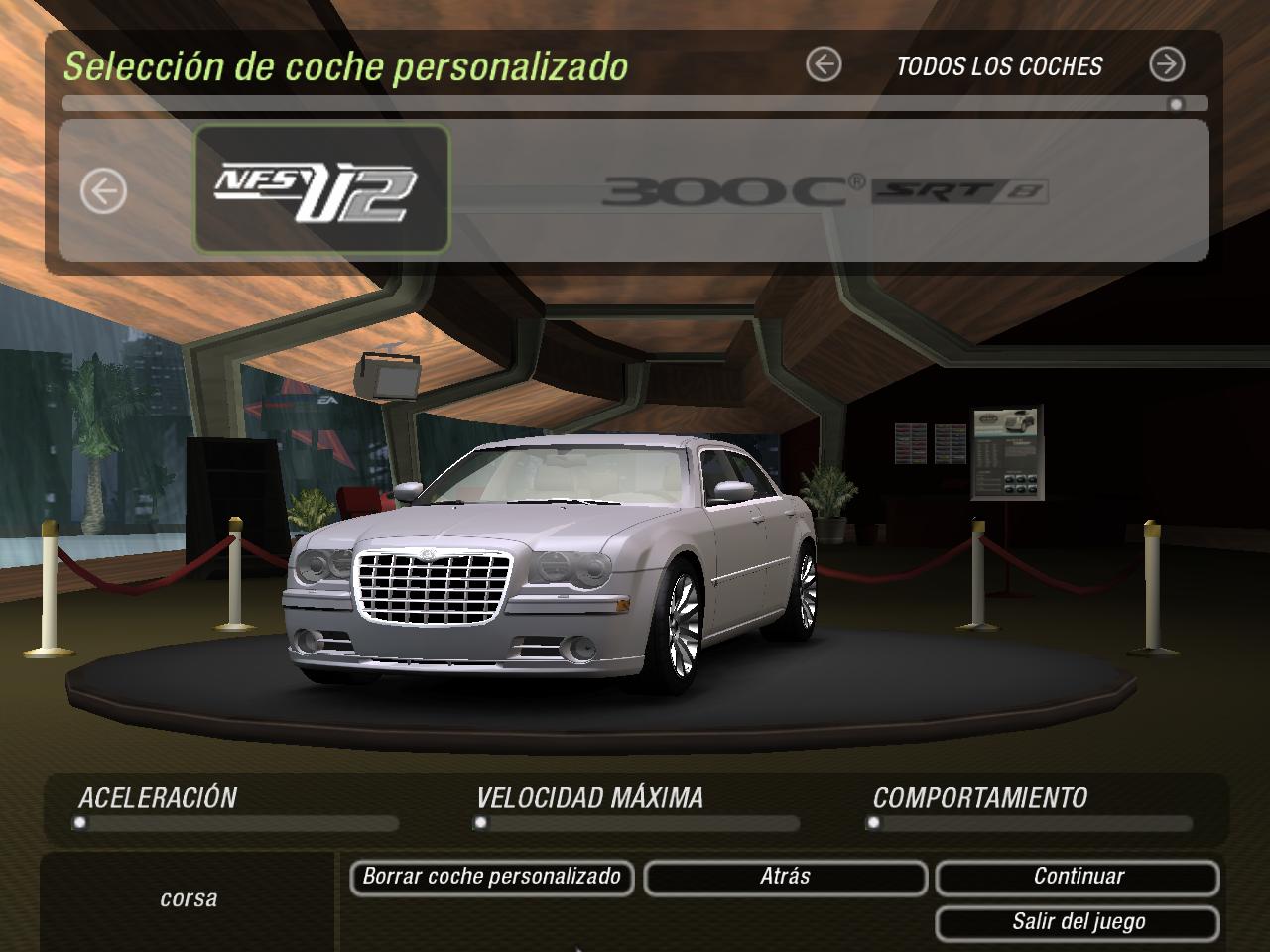Select the NFS V2 car thumbnail
Viewport: 1270px width, 952px height.
(x=321, y=188)
